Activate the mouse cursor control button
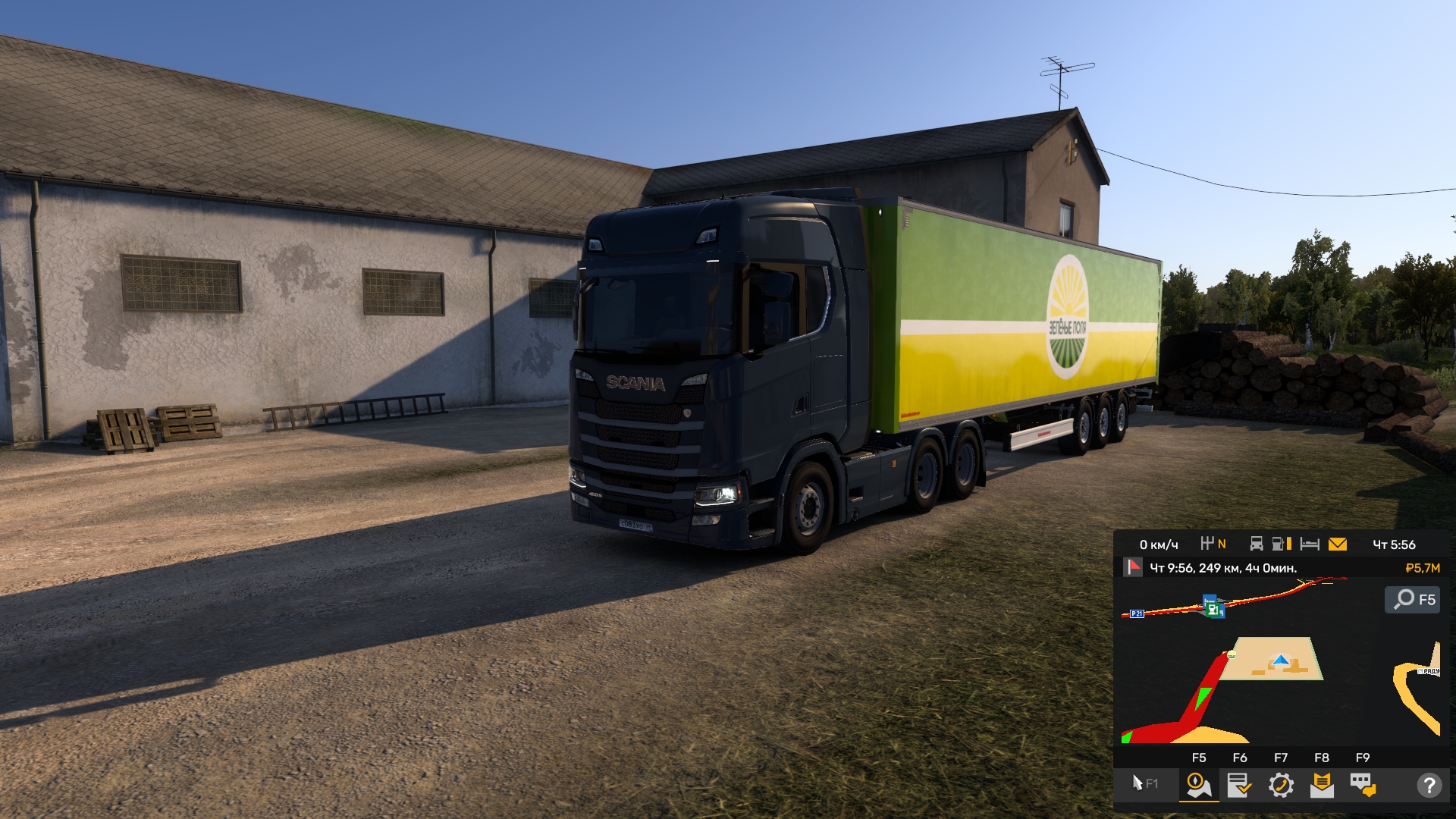The image size is (1456, 819). [1144, 784]
